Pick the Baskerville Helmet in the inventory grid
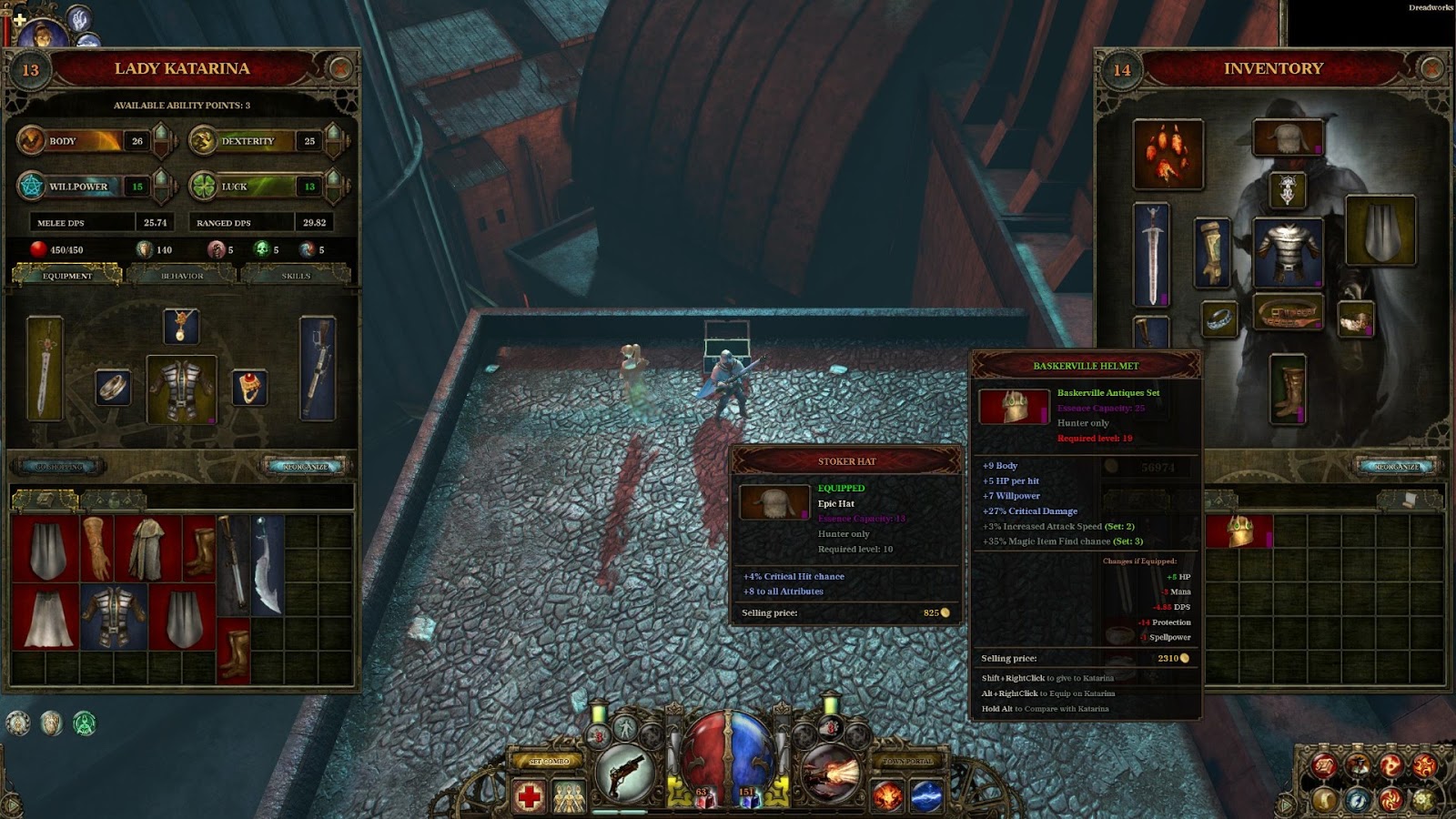Image resolution: width=1456 pixels, height=819 pixels. [1239, 531]
